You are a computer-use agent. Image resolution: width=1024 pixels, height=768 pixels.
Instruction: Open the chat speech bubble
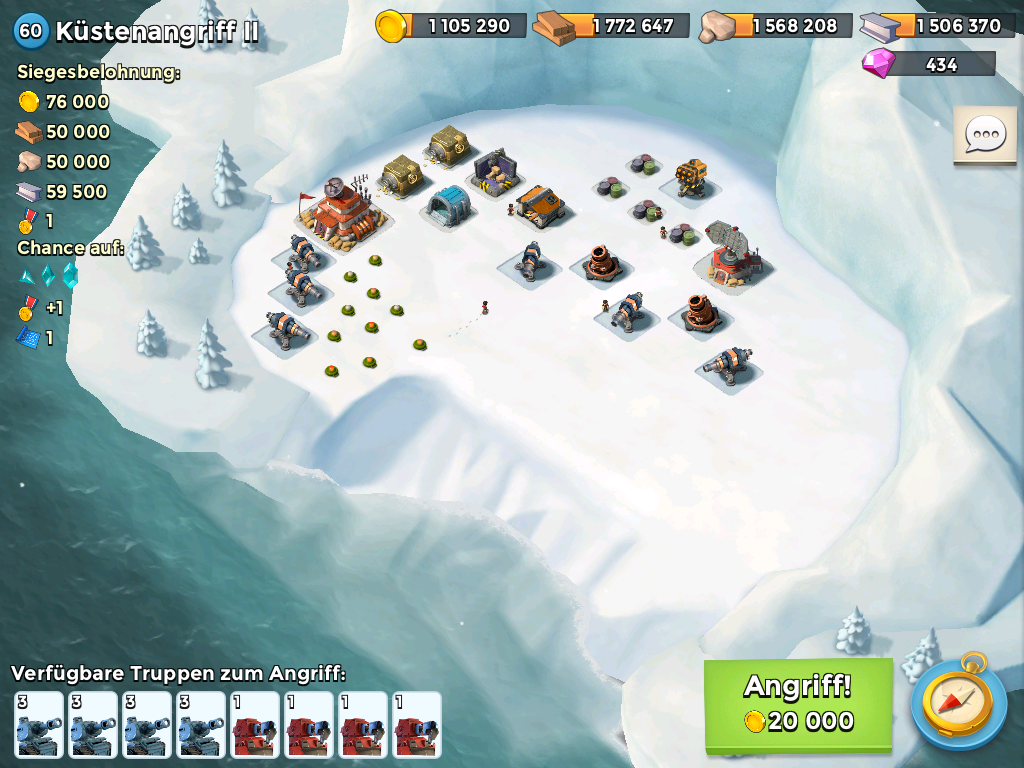coord(984,135)
